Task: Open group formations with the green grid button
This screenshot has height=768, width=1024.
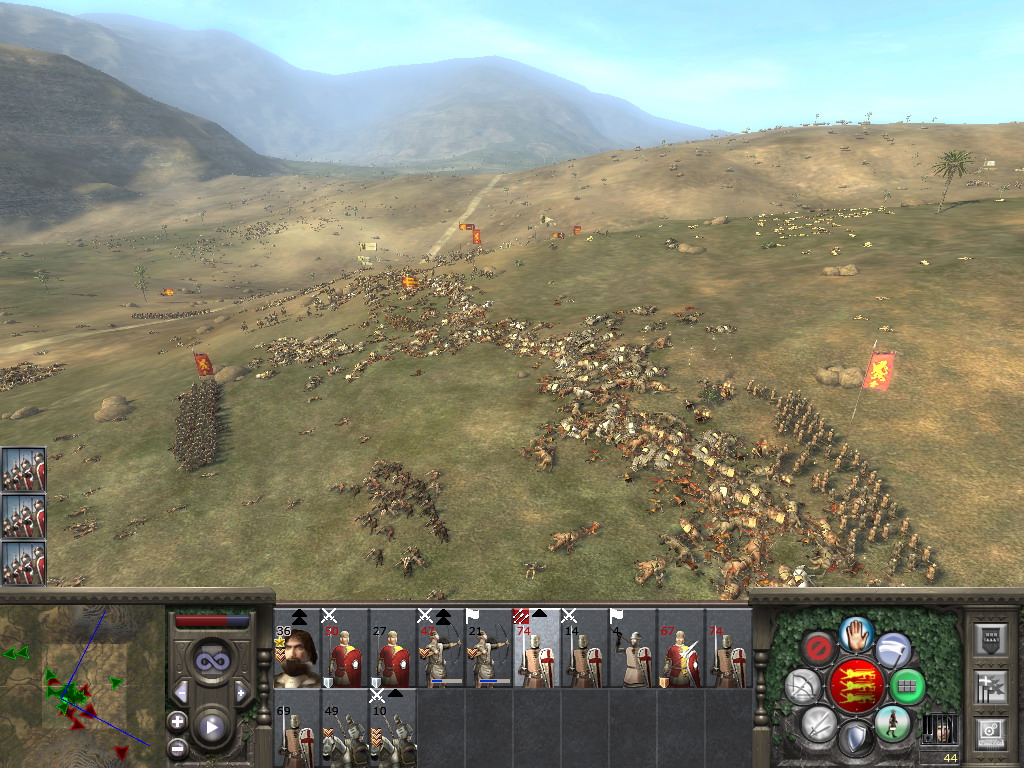Action: 906,687
